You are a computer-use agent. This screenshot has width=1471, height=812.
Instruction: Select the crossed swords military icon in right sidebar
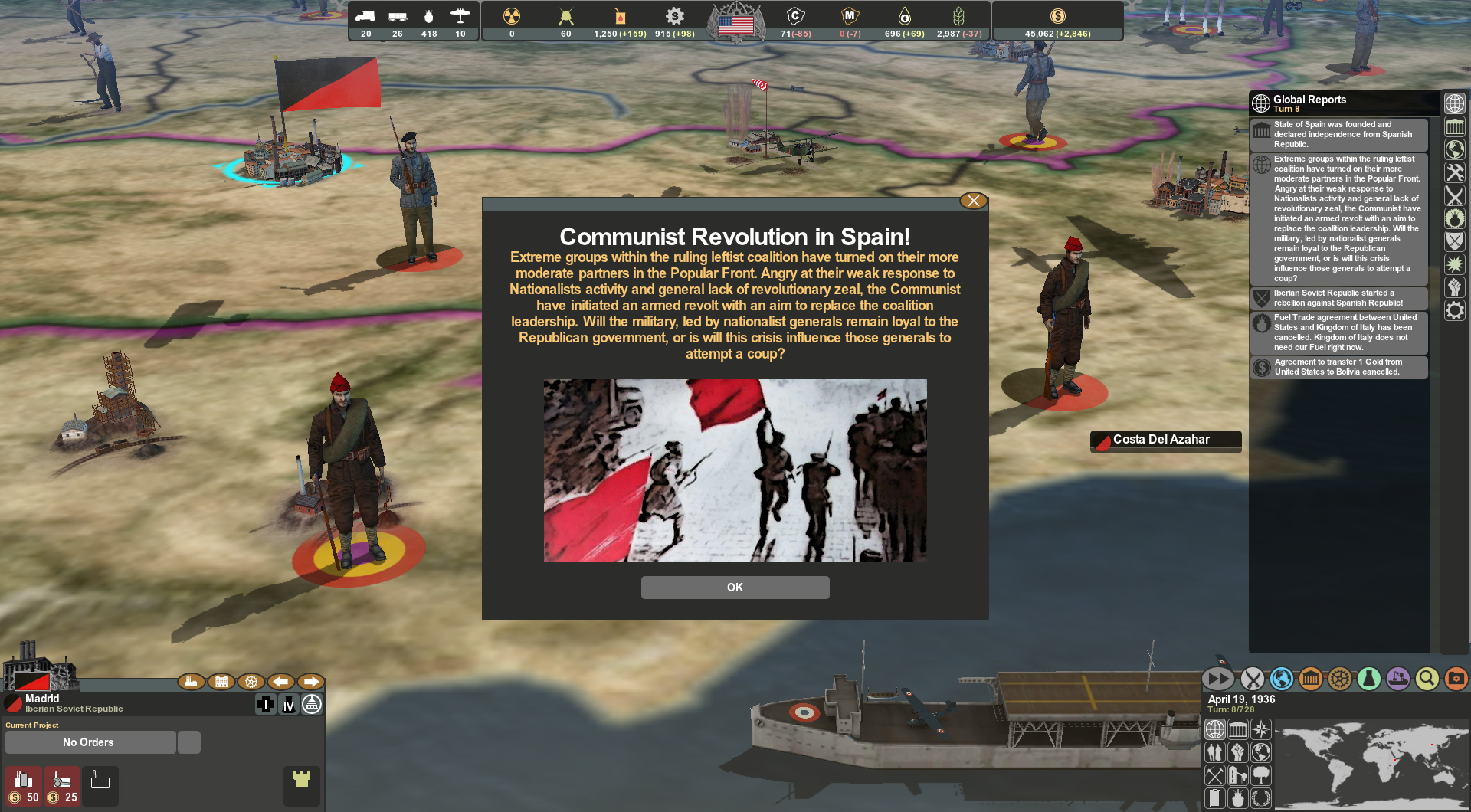pos(1455,195)
